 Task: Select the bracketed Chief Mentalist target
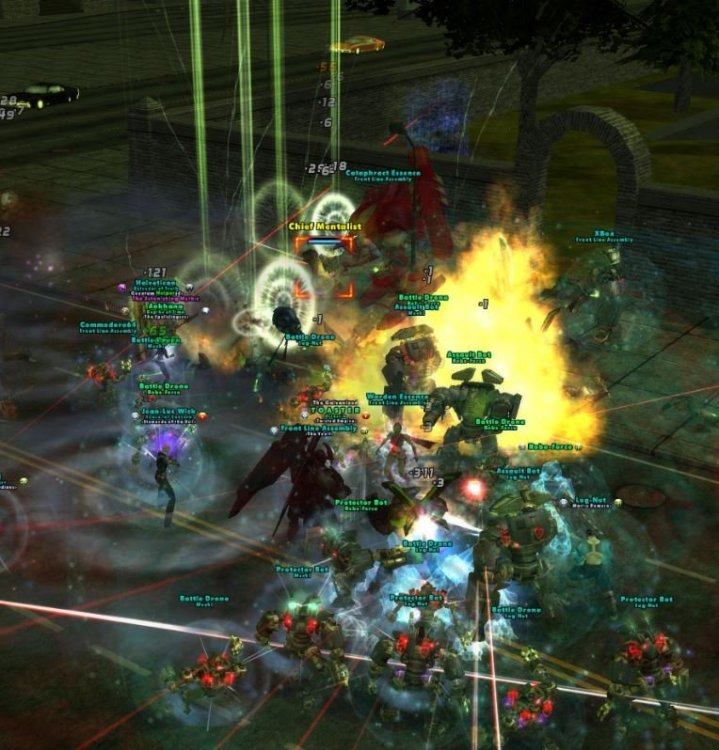(x=323, y=270)
